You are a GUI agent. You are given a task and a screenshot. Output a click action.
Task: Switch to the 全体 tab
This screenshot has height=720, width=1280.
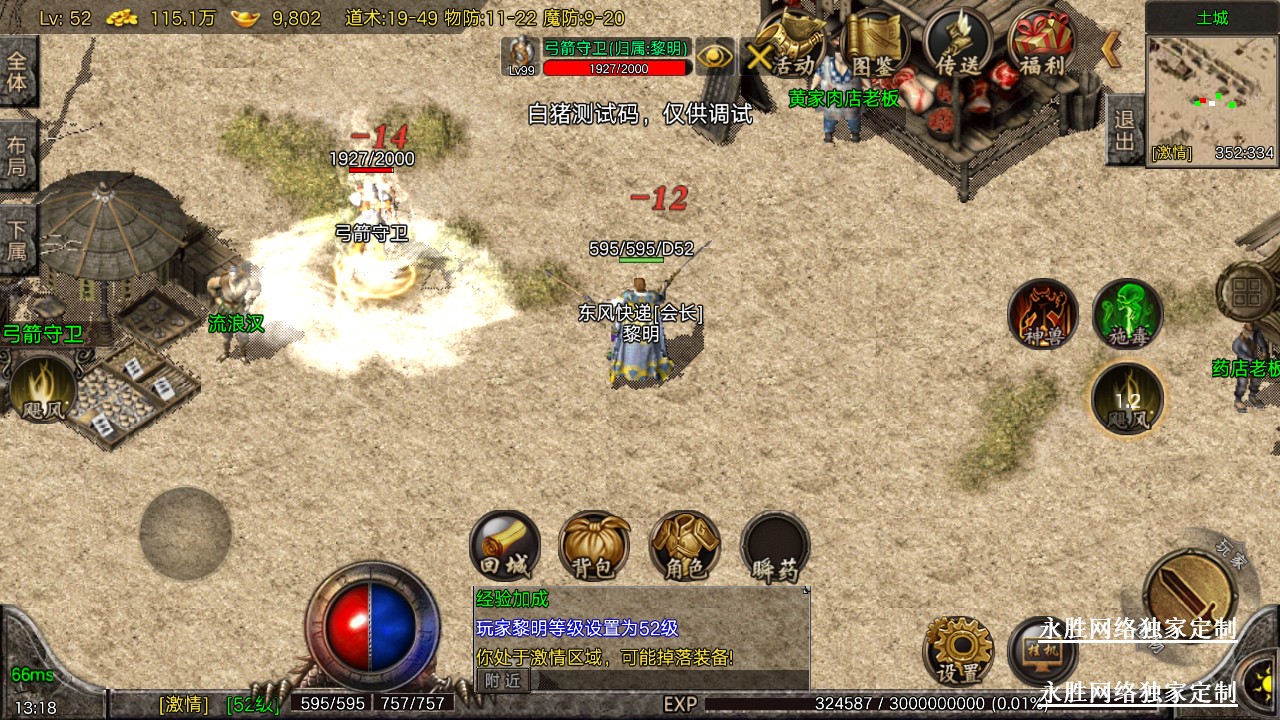tap(18, 71)
